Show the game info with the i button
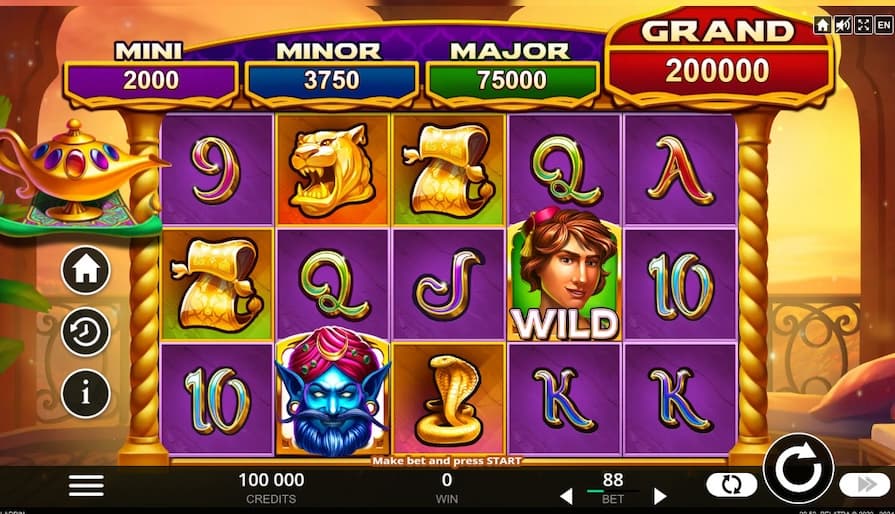Viewport: 895px width, 514px height. [86, 394]
